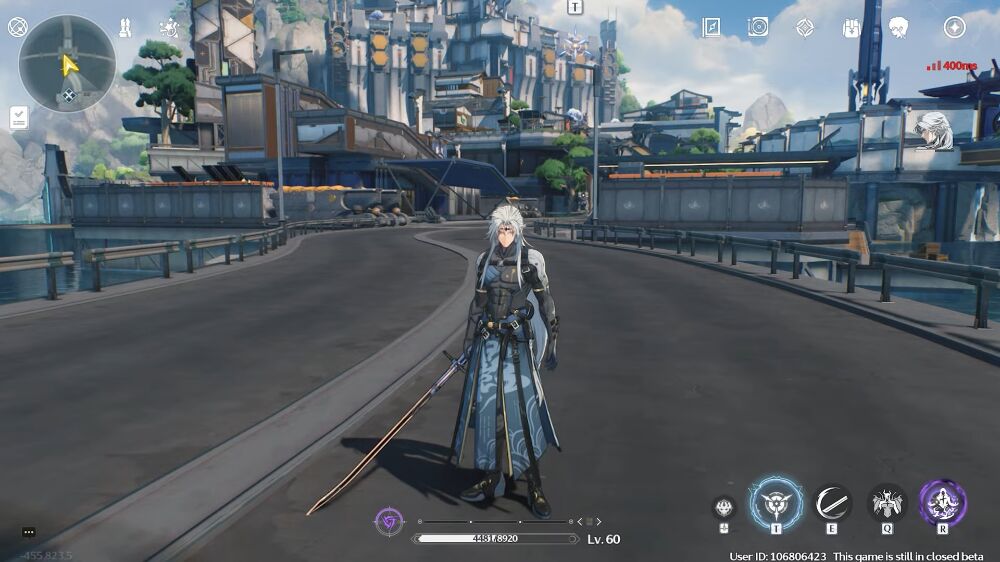Viewport: 1000px width, 562px height.
Task: Unleash the purple R ultimate ability
Action: point(943,503)
